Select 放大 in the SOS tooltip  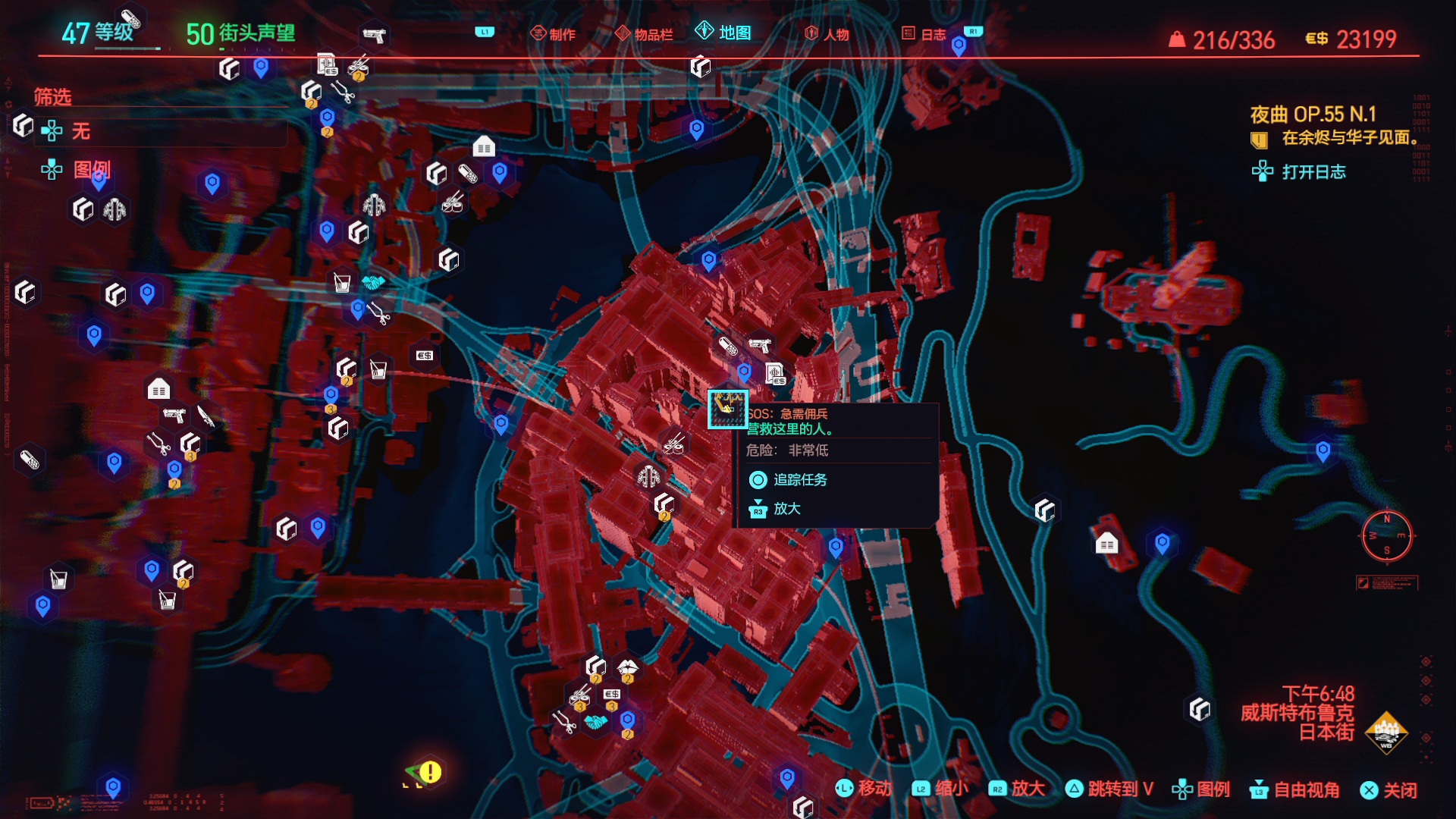click(x=786, y=509)
